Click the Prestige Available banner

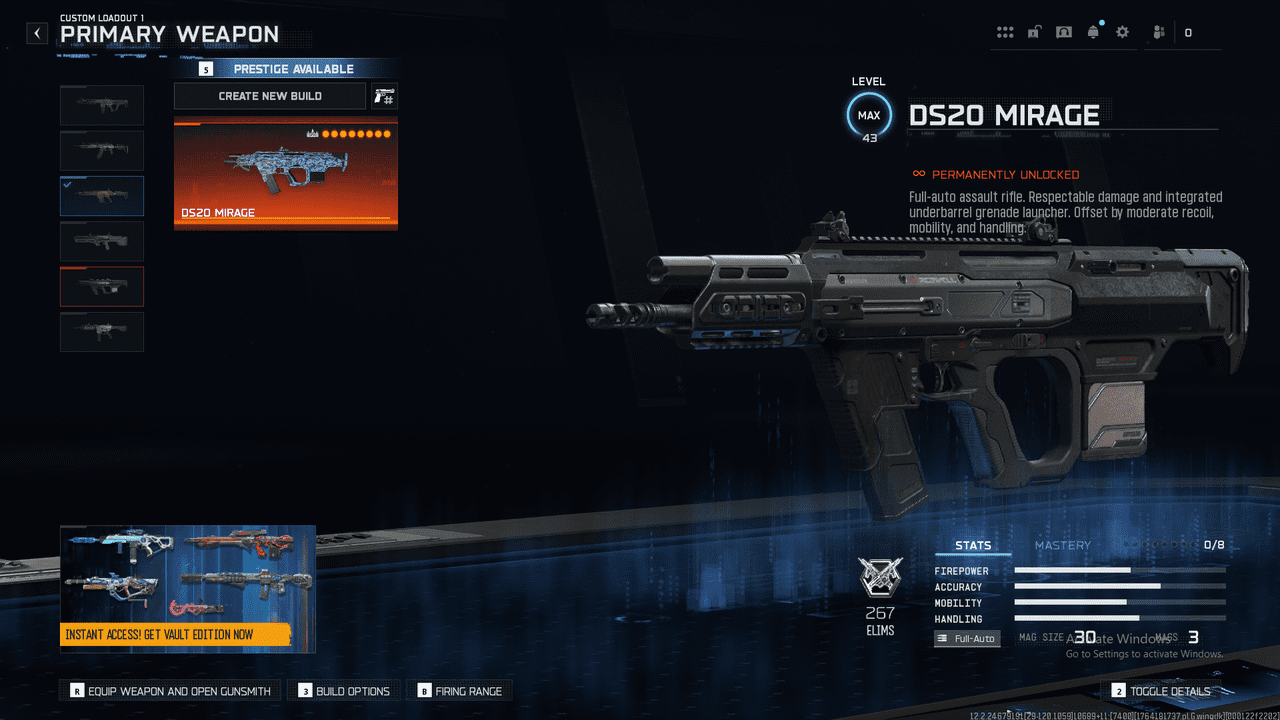coord(286,69)
